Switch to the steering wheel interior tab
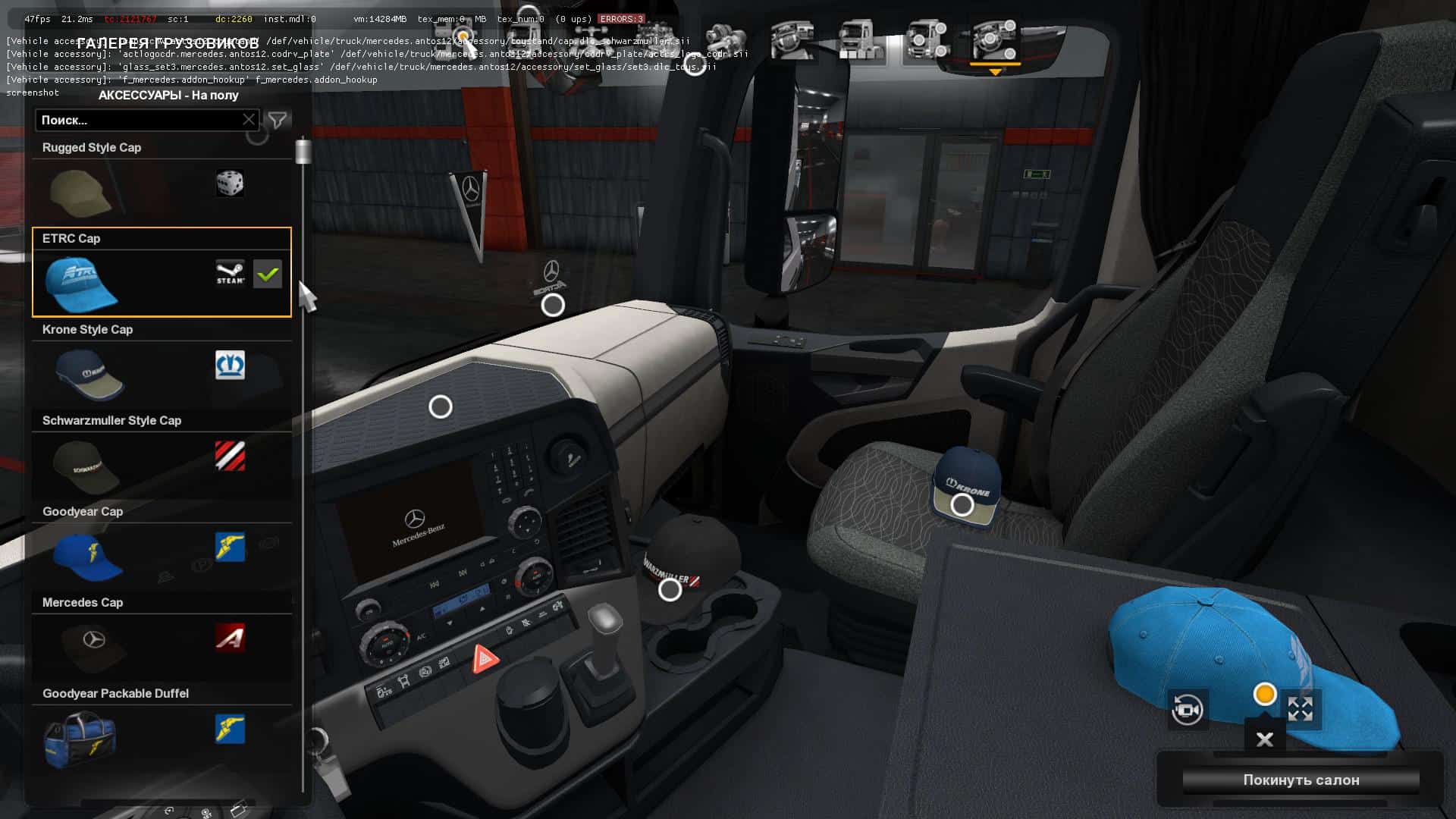The width and height of the screenshot is (1456, 819). pyautogui.click(x=792, y=39)
